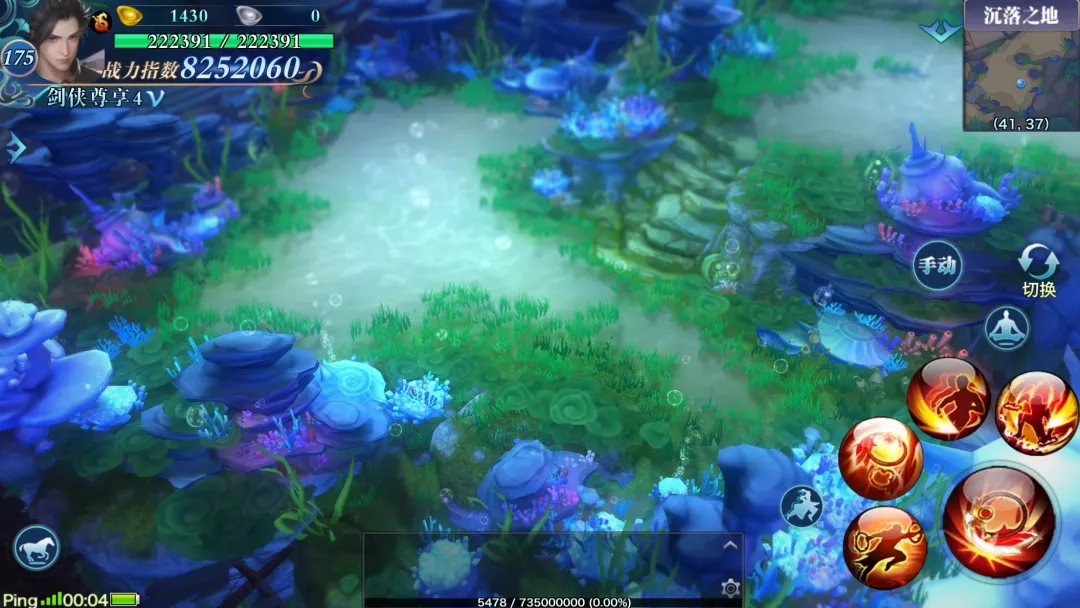Open chat settings gear icon
Viewport: 1080px width, 608px height.
730,587
